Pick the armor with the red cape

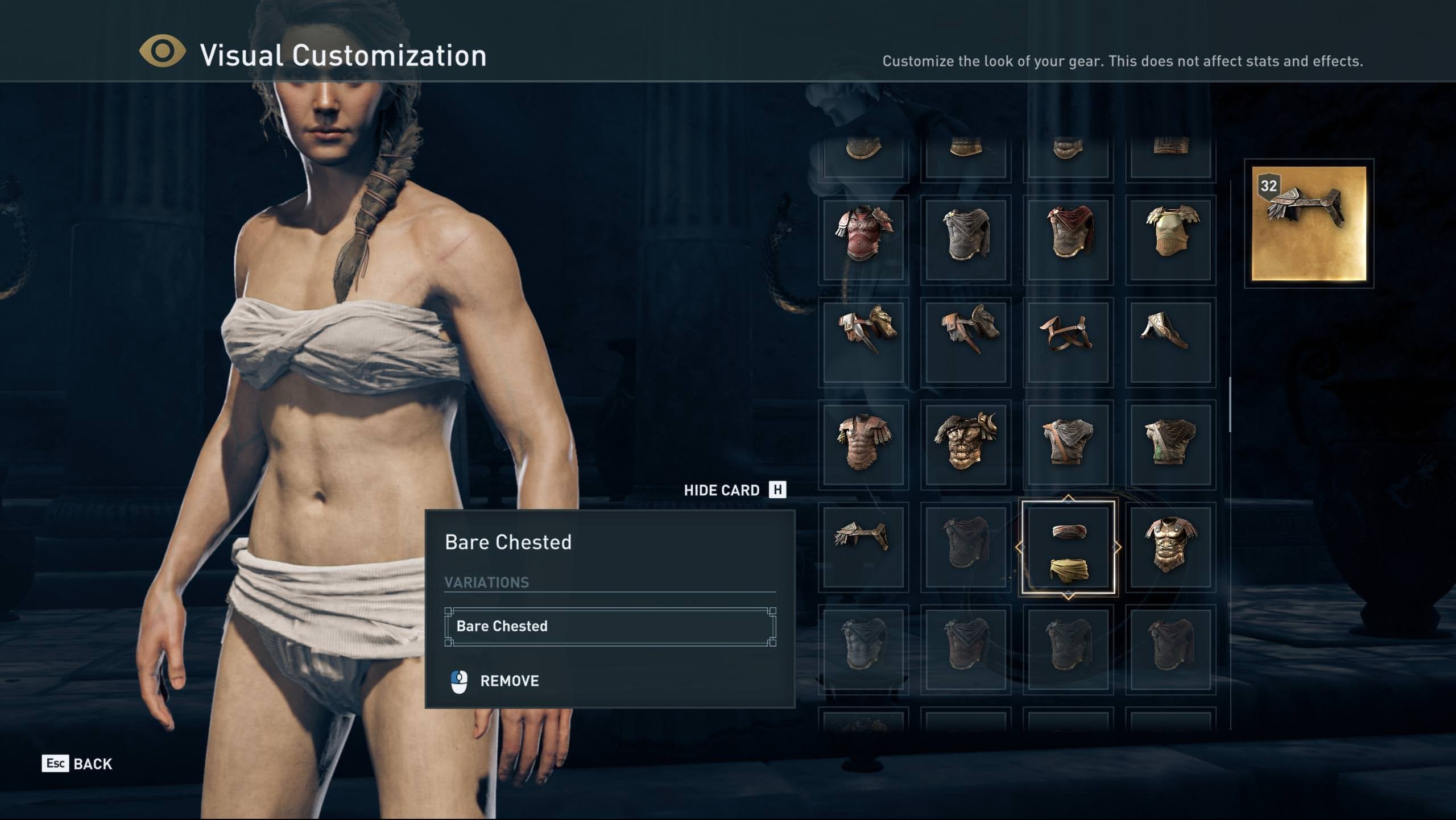(1068, 239)
